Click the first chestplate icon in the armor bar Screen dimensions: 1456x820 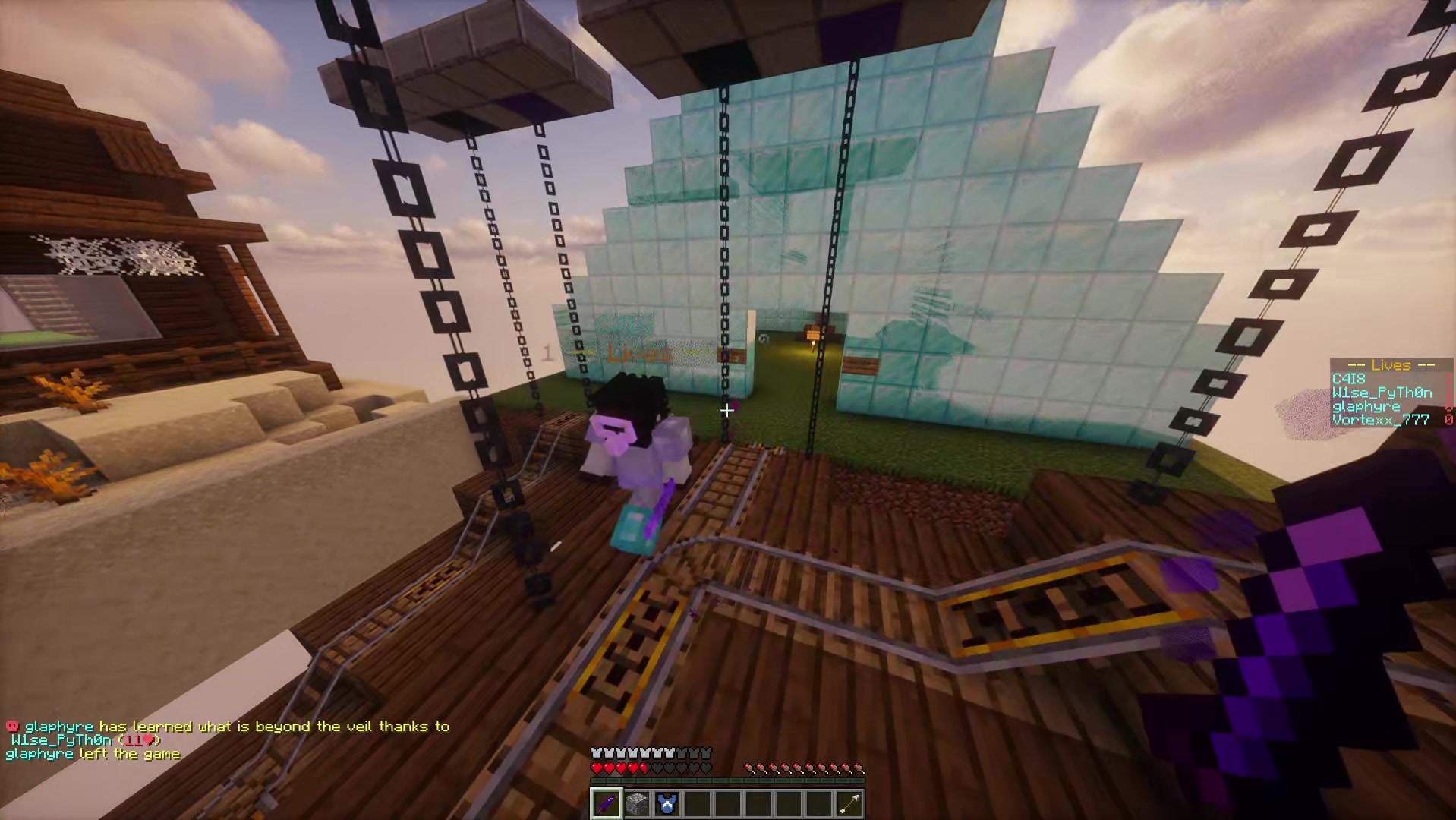tap(596, 752)
